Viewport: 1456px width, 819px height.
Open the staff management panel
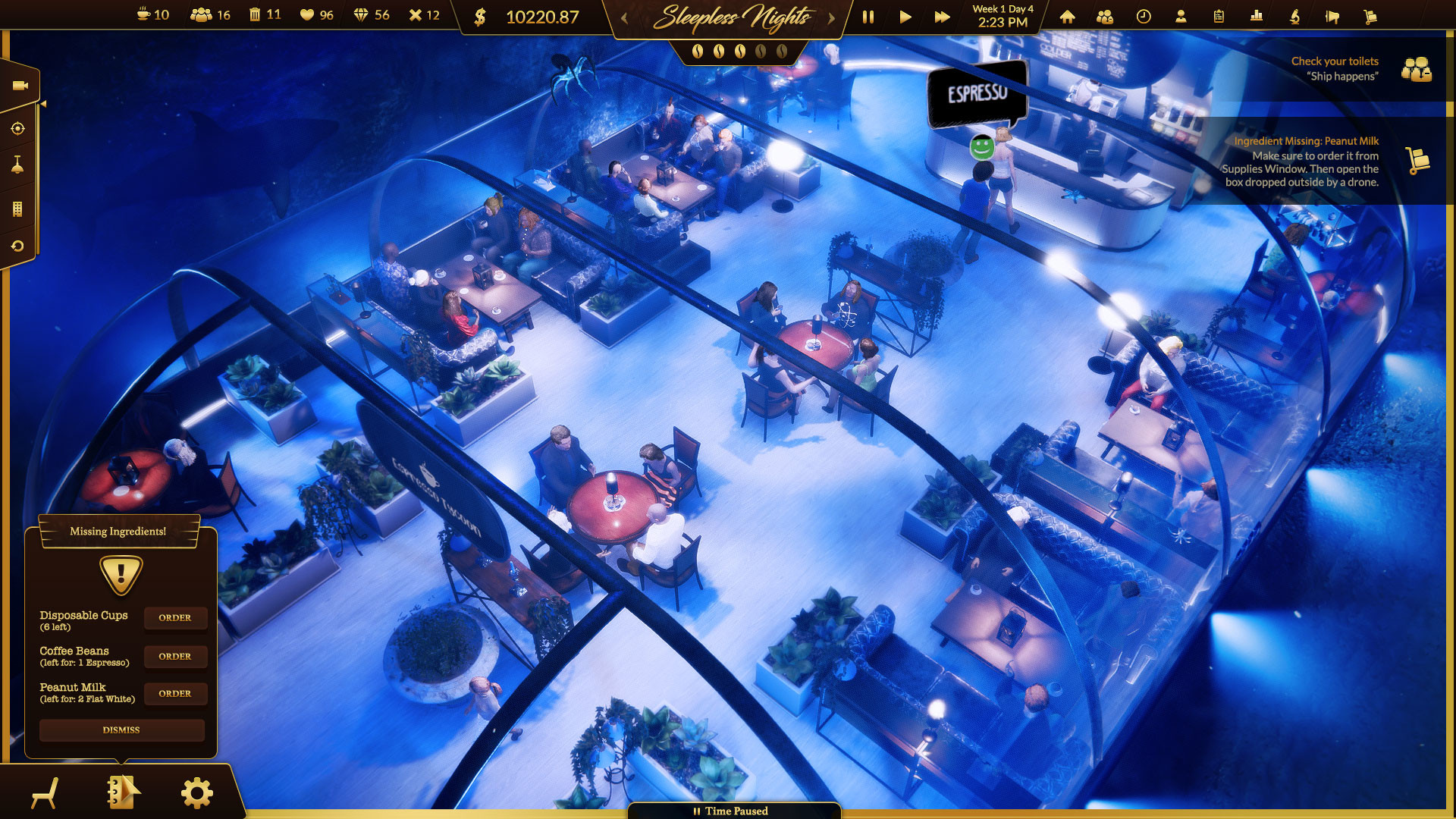pos(1104,17)
